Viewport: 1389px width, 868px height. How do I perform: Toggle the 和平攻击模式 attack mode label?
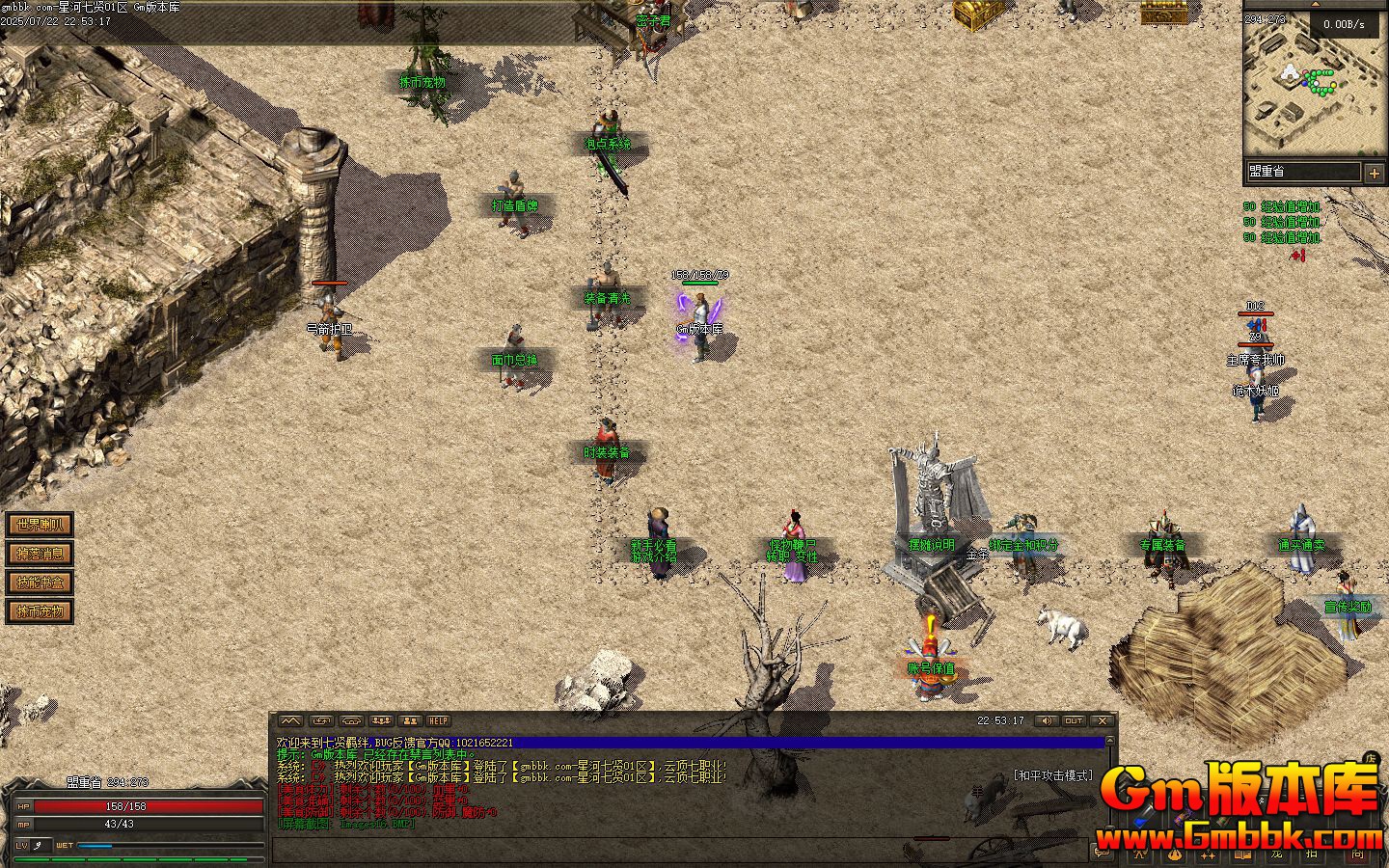coord(1052,775)
